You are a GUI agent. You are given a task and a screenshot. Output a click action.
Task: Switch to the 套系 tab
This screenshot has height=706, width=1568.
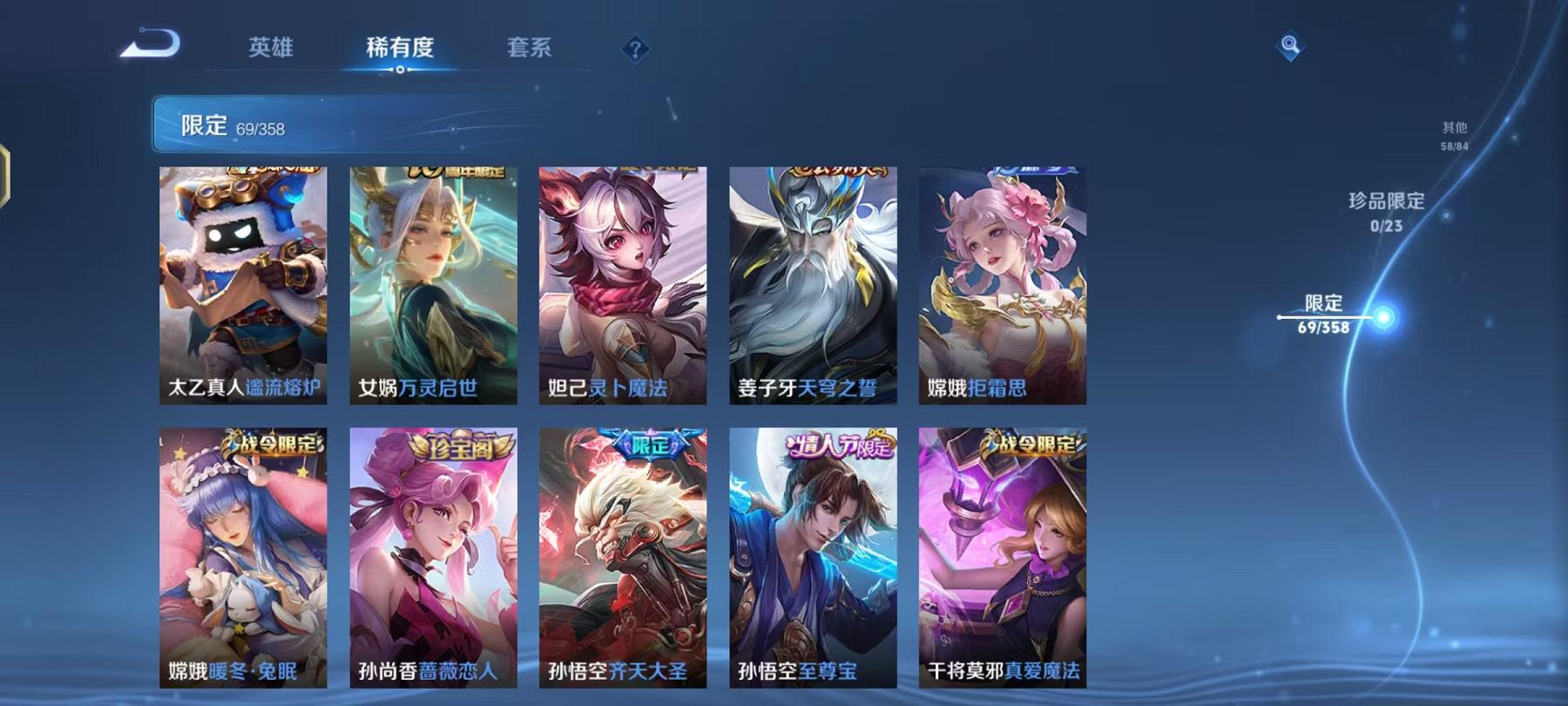coord(531,50)
